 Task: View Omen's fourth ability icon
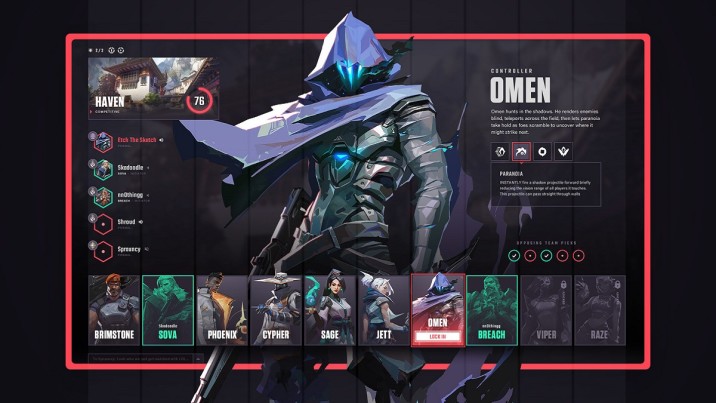pyautogui.click(x=565, y=151)
